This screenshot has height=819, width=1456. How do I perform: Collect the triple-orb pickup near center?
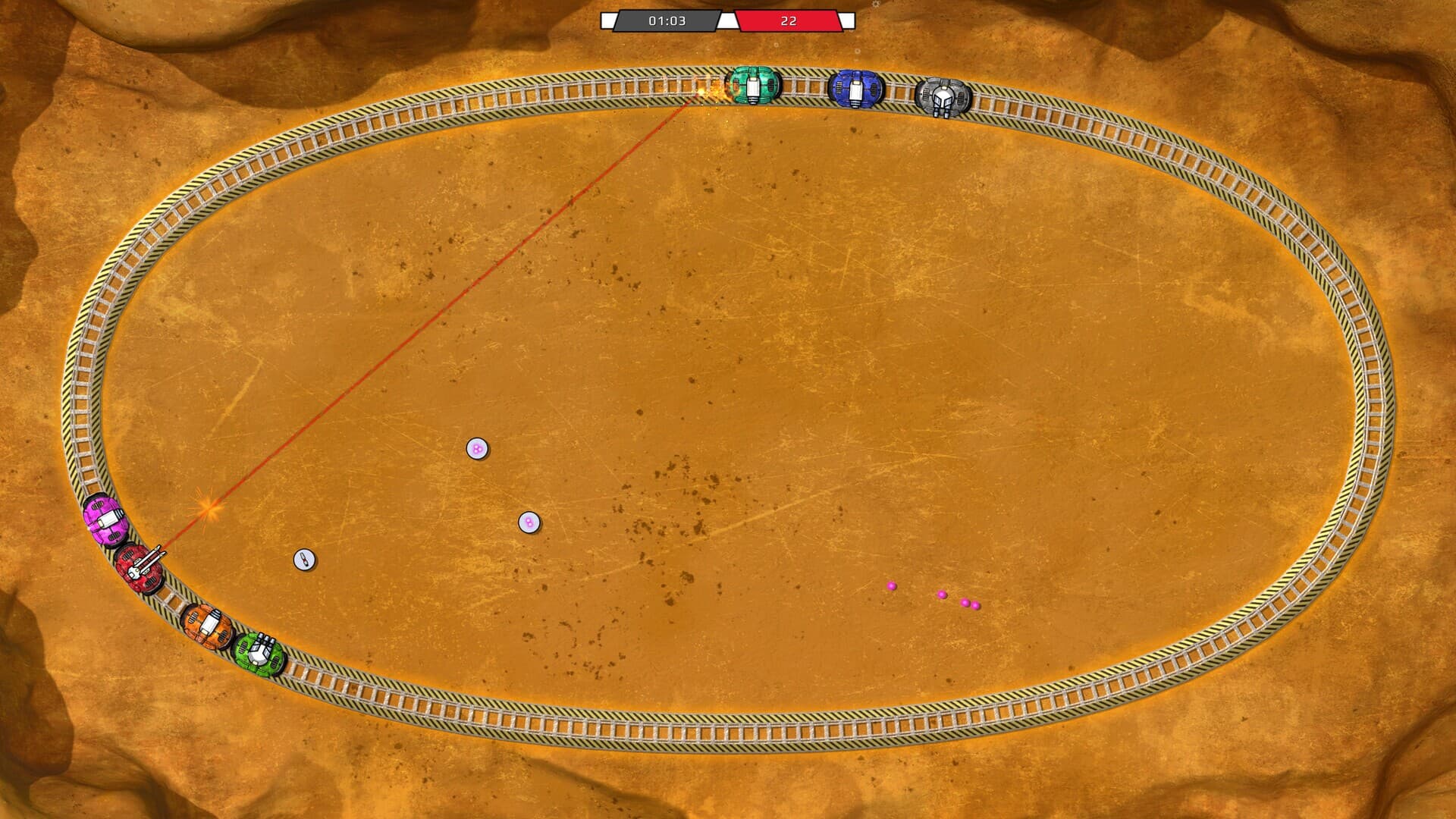pyautogui.click(x=476, y=448)
